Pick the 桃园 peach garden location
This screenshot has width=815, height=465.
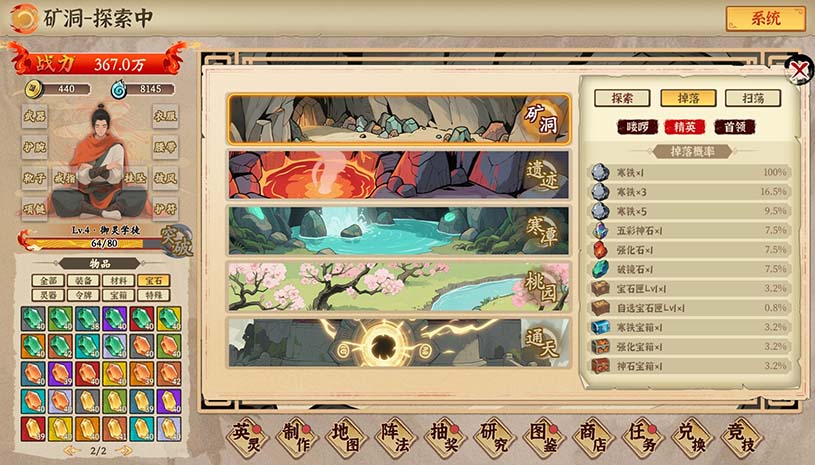(x=398, y=286)
